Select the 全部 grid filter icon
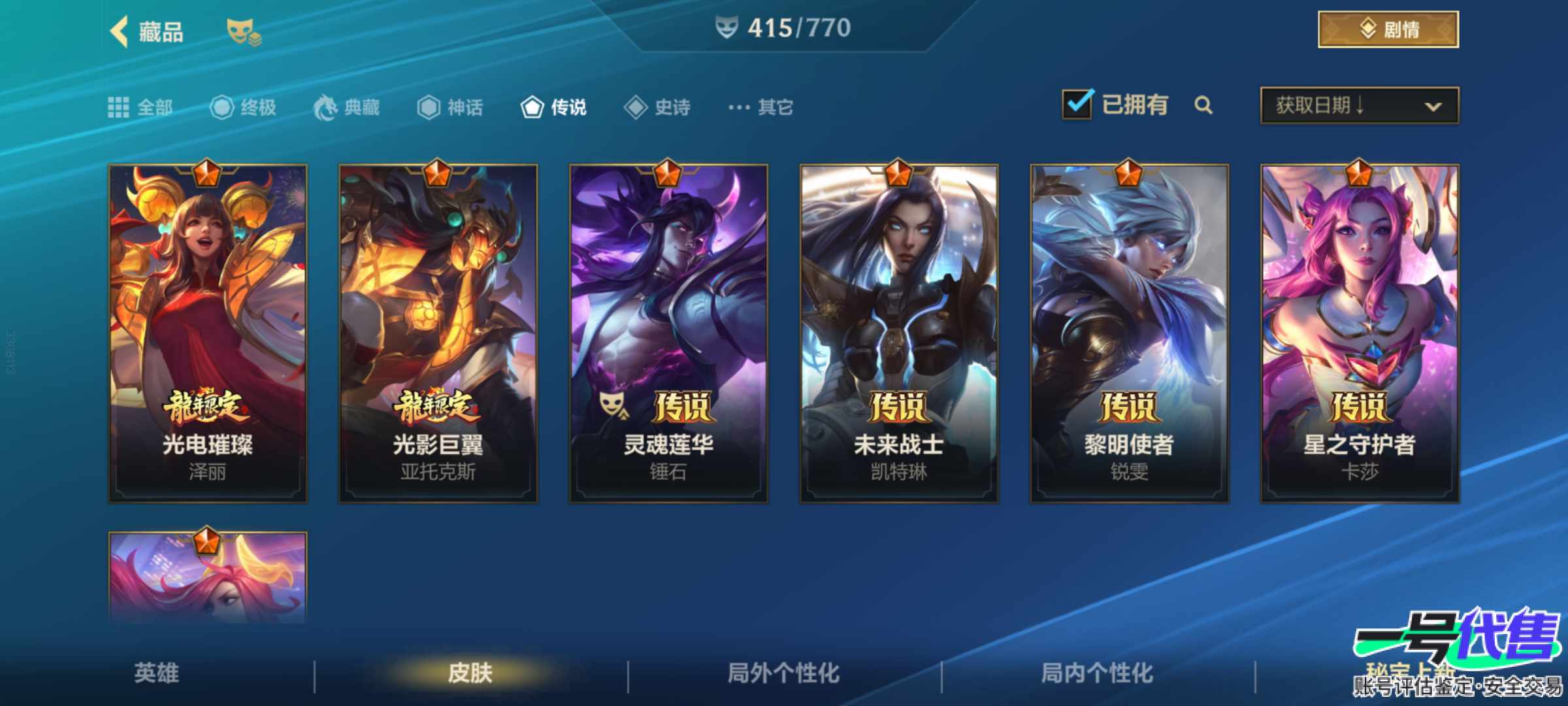 pyautogui.click(x=119, y=107)
